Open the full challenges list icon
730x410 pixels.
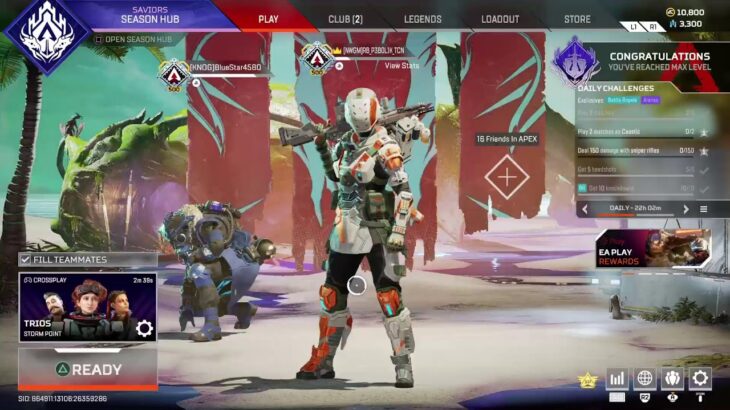(x=703, y=209)
